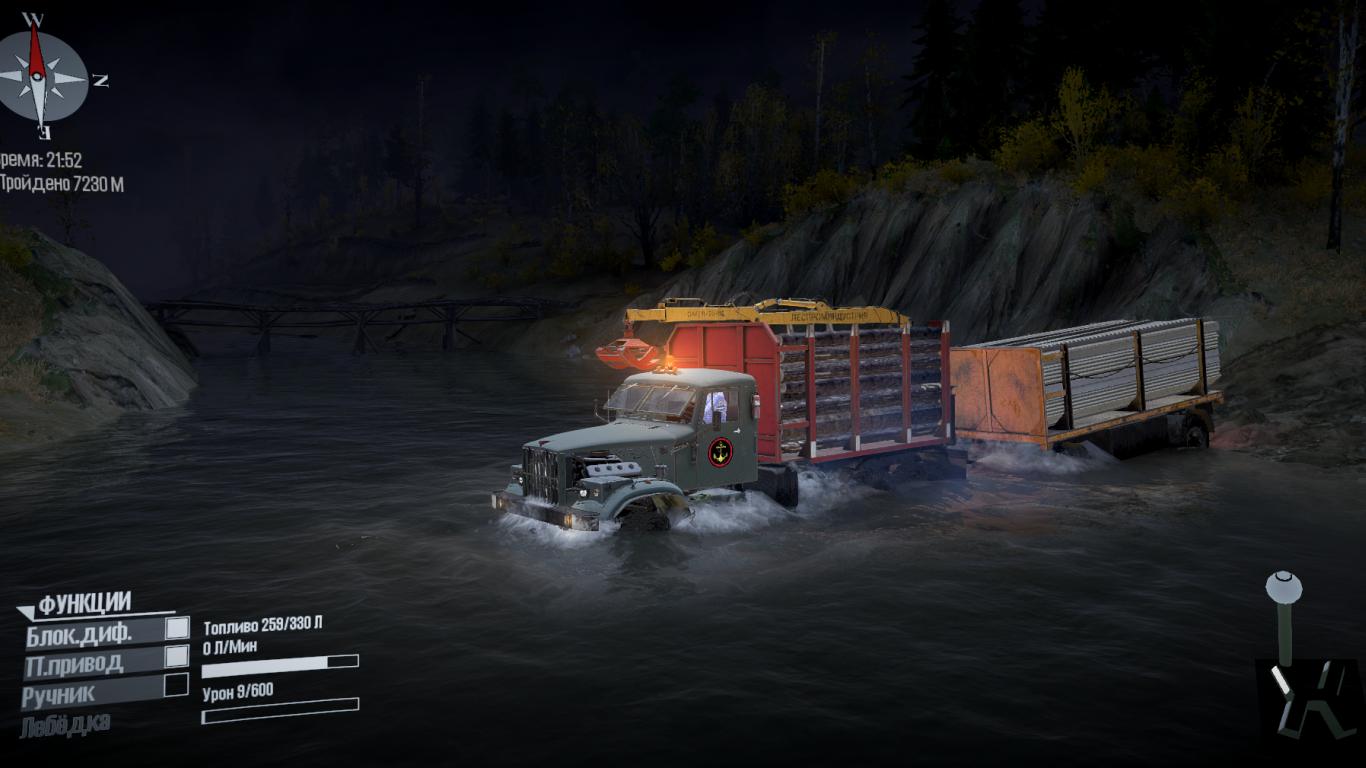Toggle the Ручник handbrake checkbox

tap(176, 685)
